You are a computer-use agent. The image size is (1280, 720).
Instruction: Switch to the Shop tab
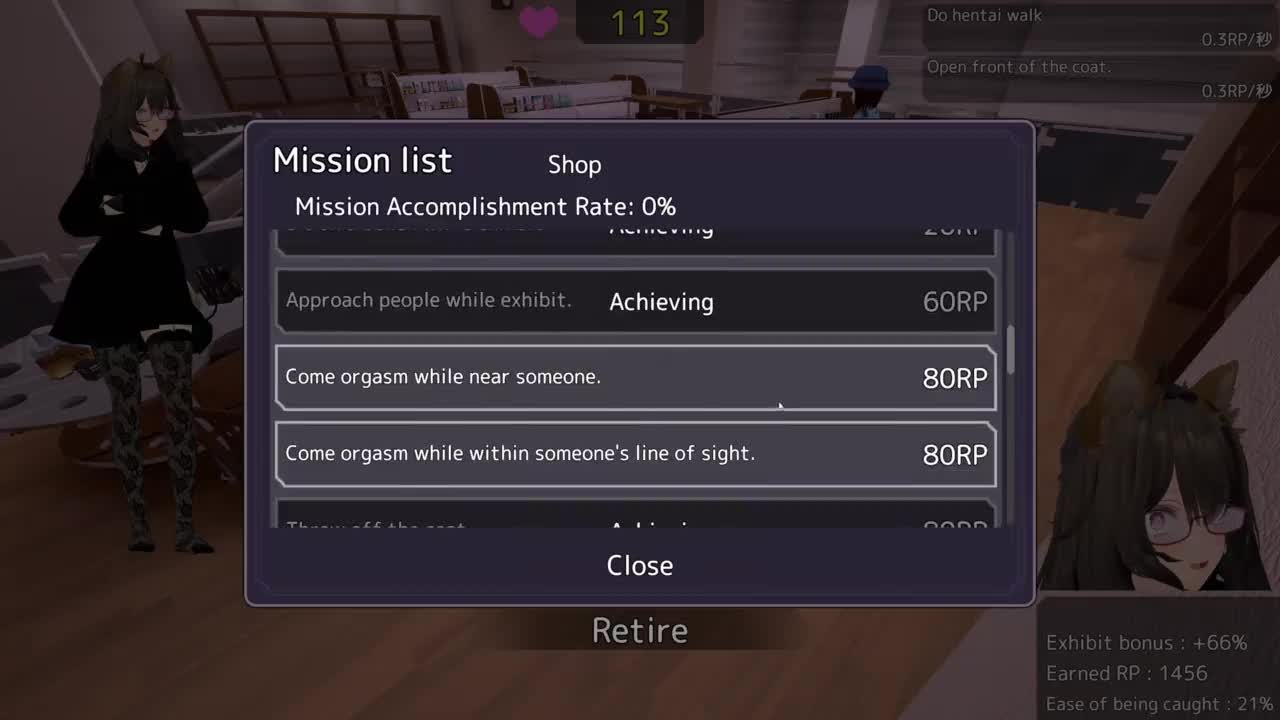click(x=574, y=165)
